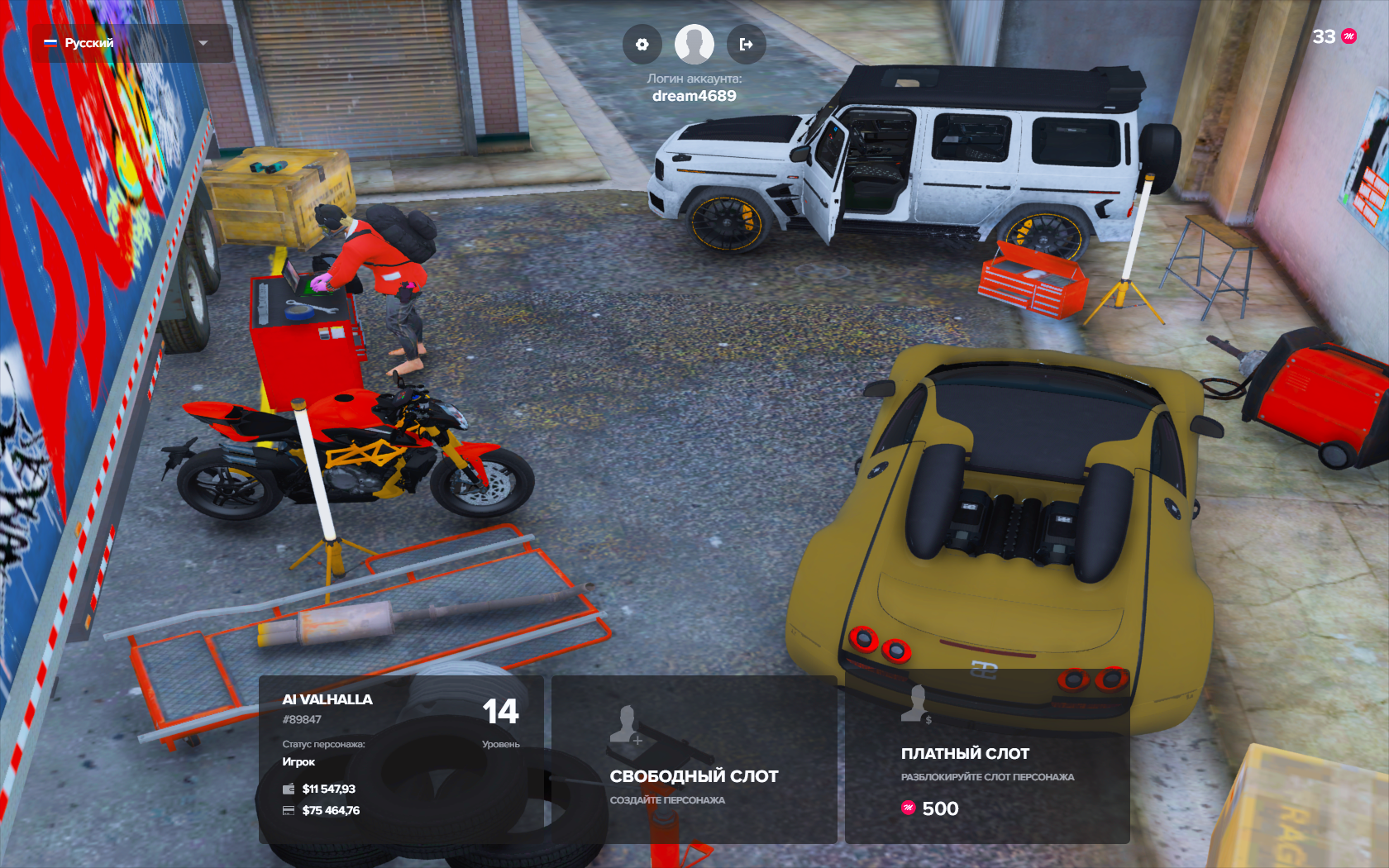The image size is (1389, 868).
Task: Create a character in Свободный слот
Action: click(694, 759)
